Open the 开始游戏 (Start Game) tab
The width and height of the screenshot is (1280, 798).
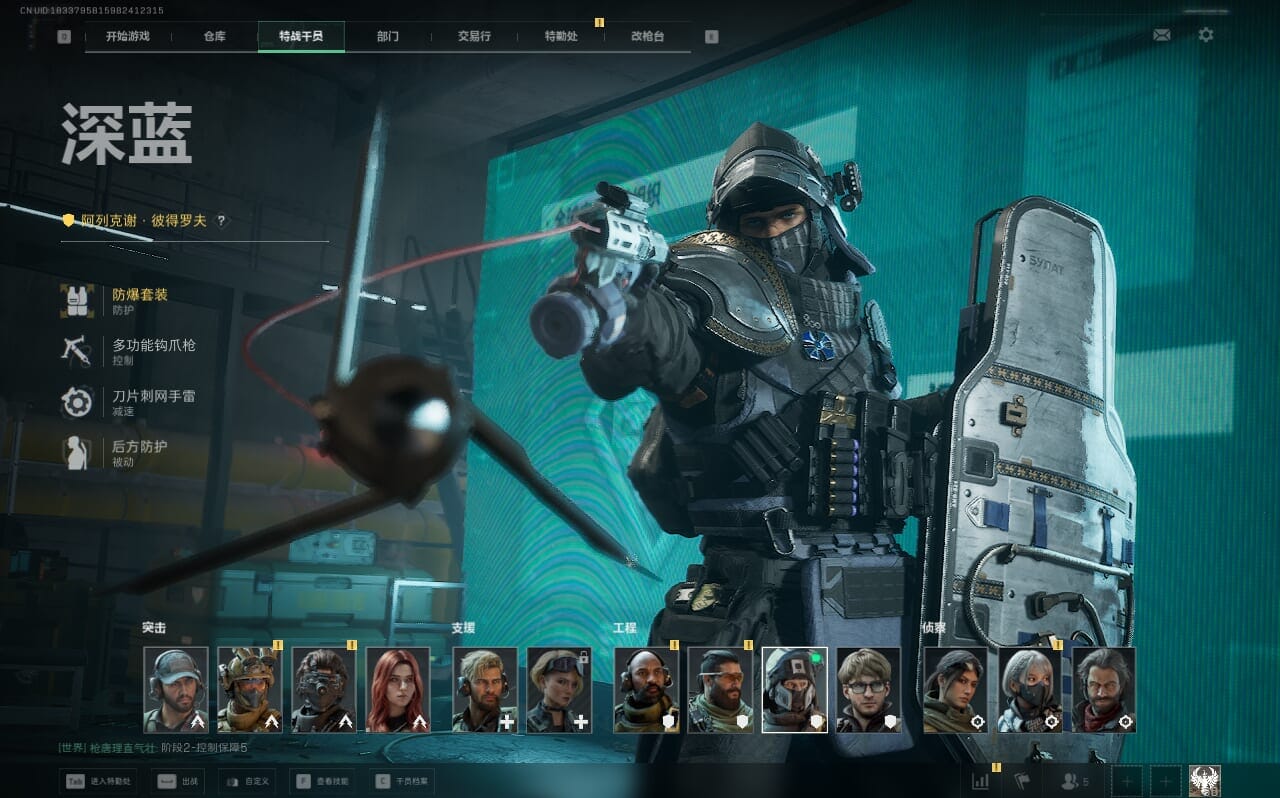(x=128, y=36)
